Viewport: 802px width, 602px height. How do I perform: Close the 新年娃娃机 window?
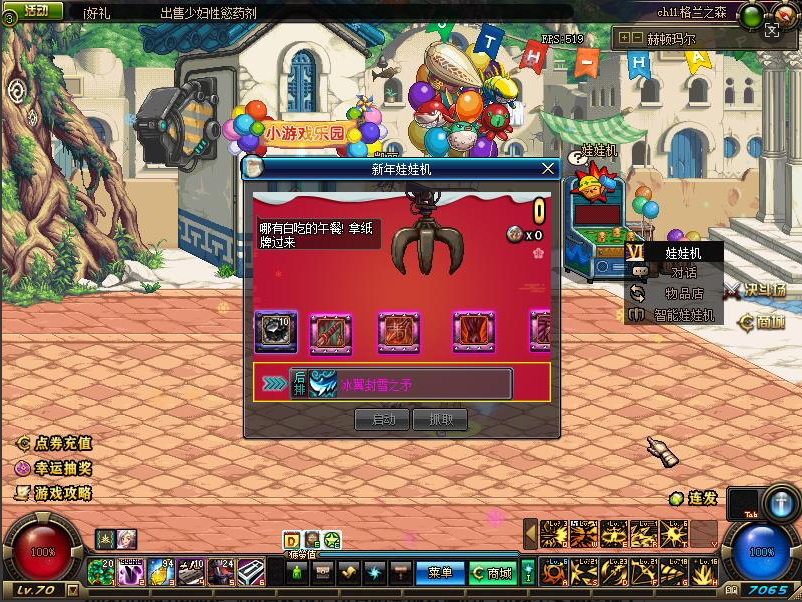click(547, 169)
